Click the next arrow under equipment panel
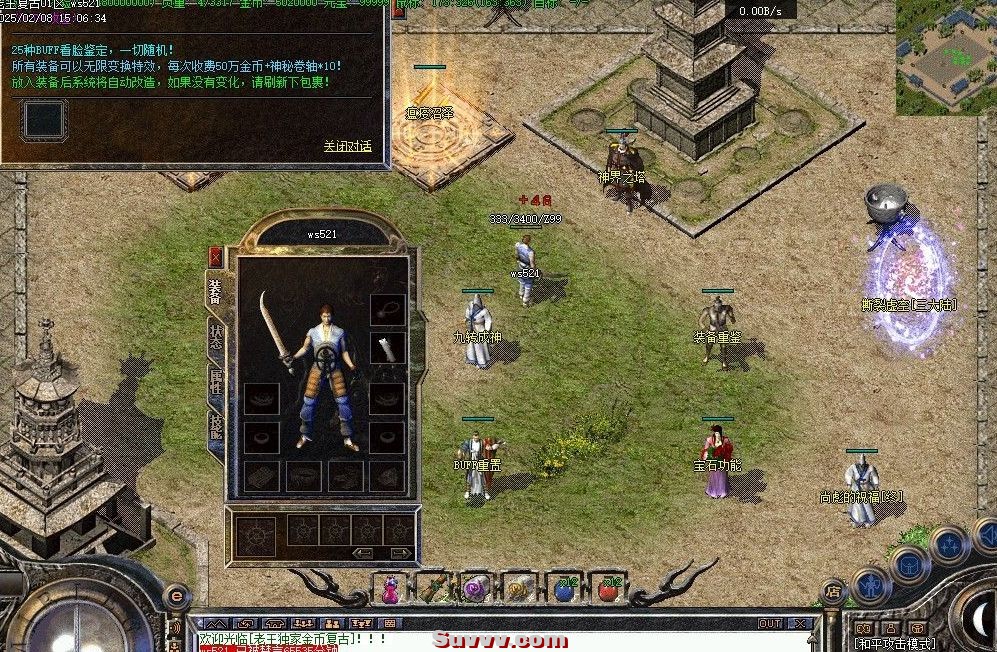This screenshot has height=652, width=997. (401, 553)
